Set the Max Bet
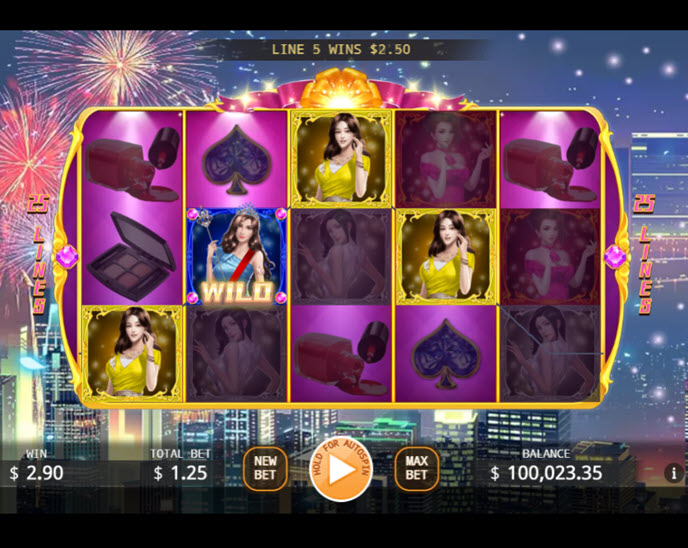 tap(416, 468)
